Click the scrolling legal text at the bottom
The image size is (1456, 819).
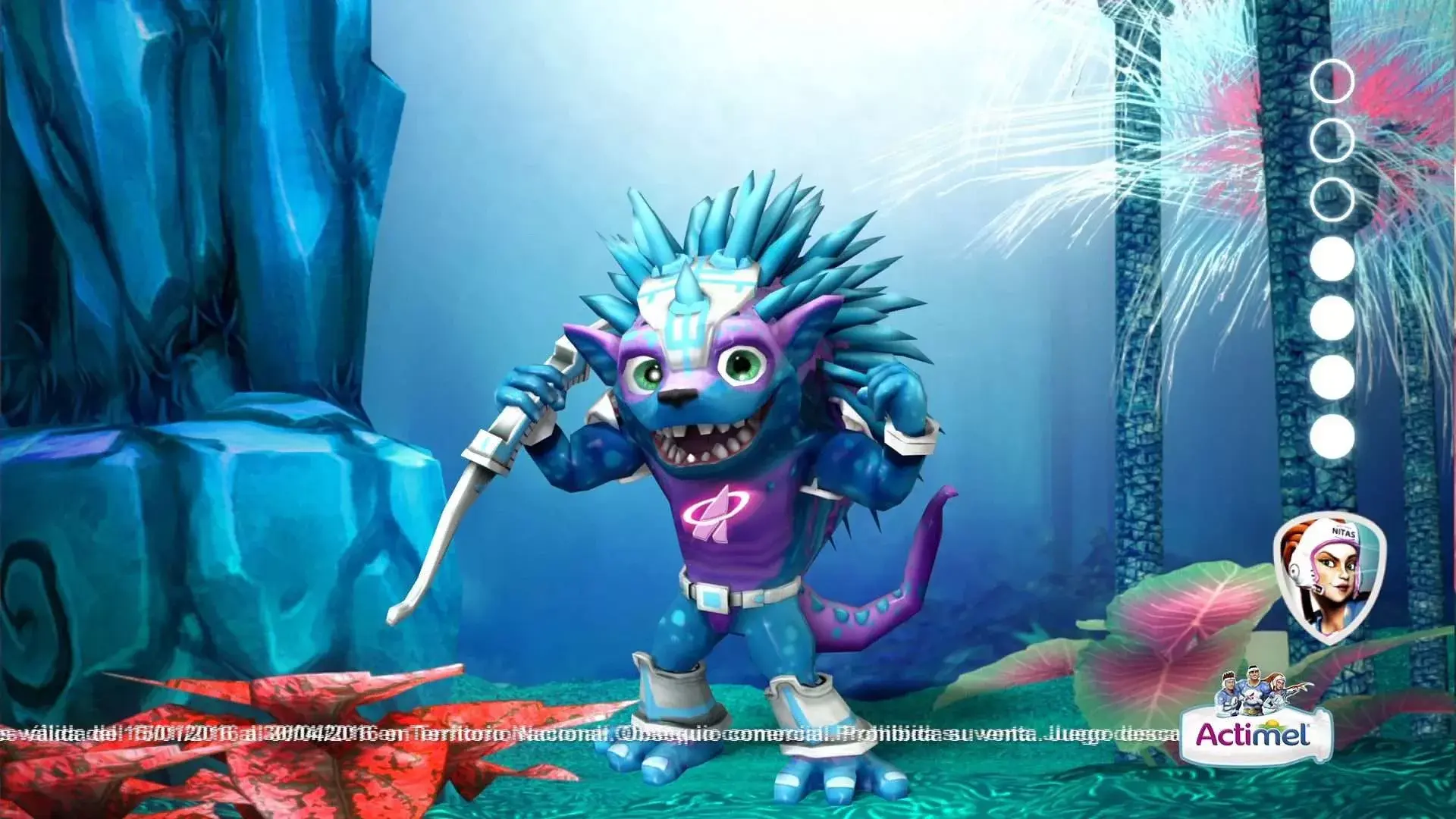[531, 732]
